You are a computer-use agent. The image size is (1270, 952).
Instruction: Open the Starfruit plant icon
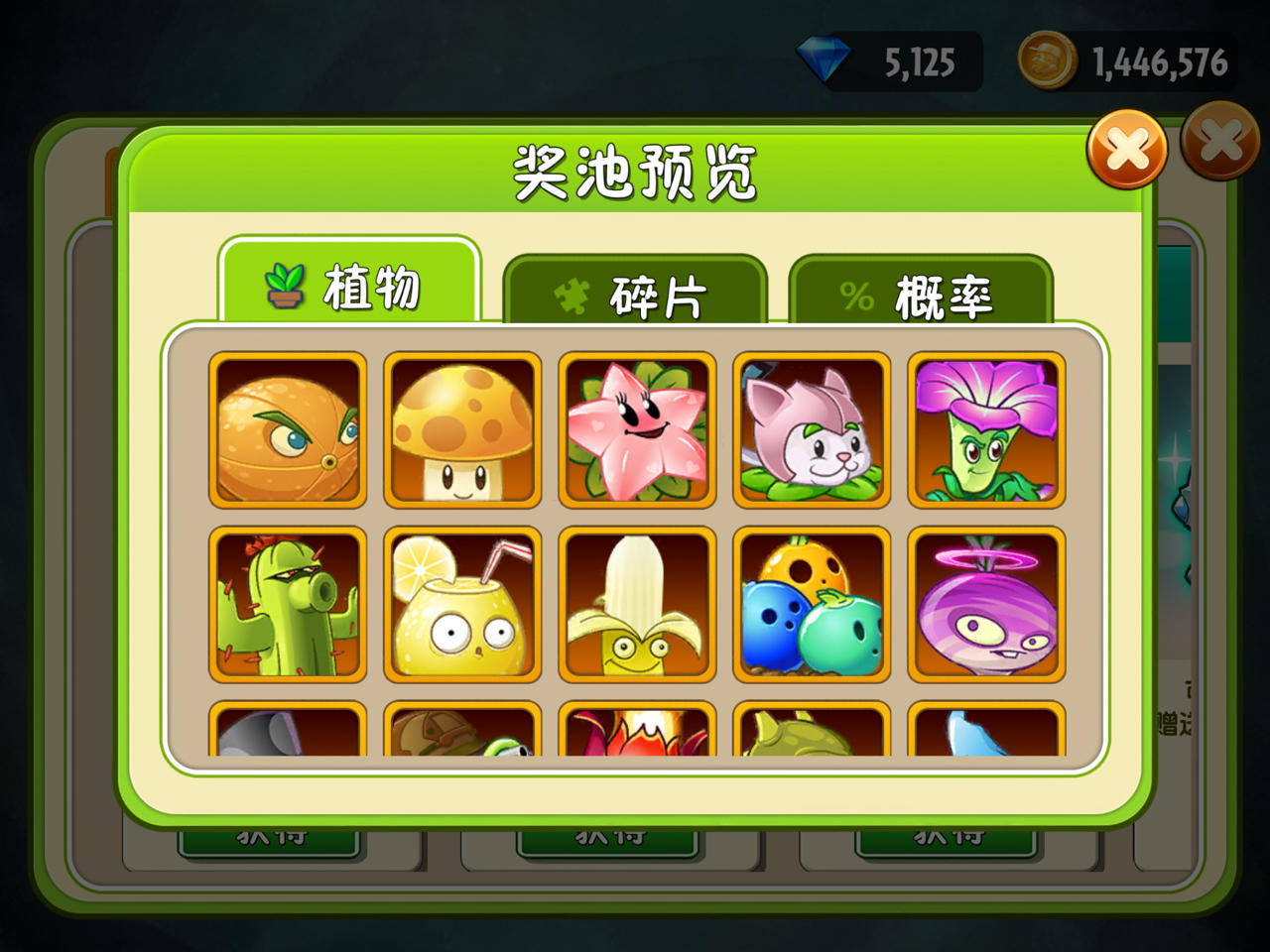coord(636,429)
